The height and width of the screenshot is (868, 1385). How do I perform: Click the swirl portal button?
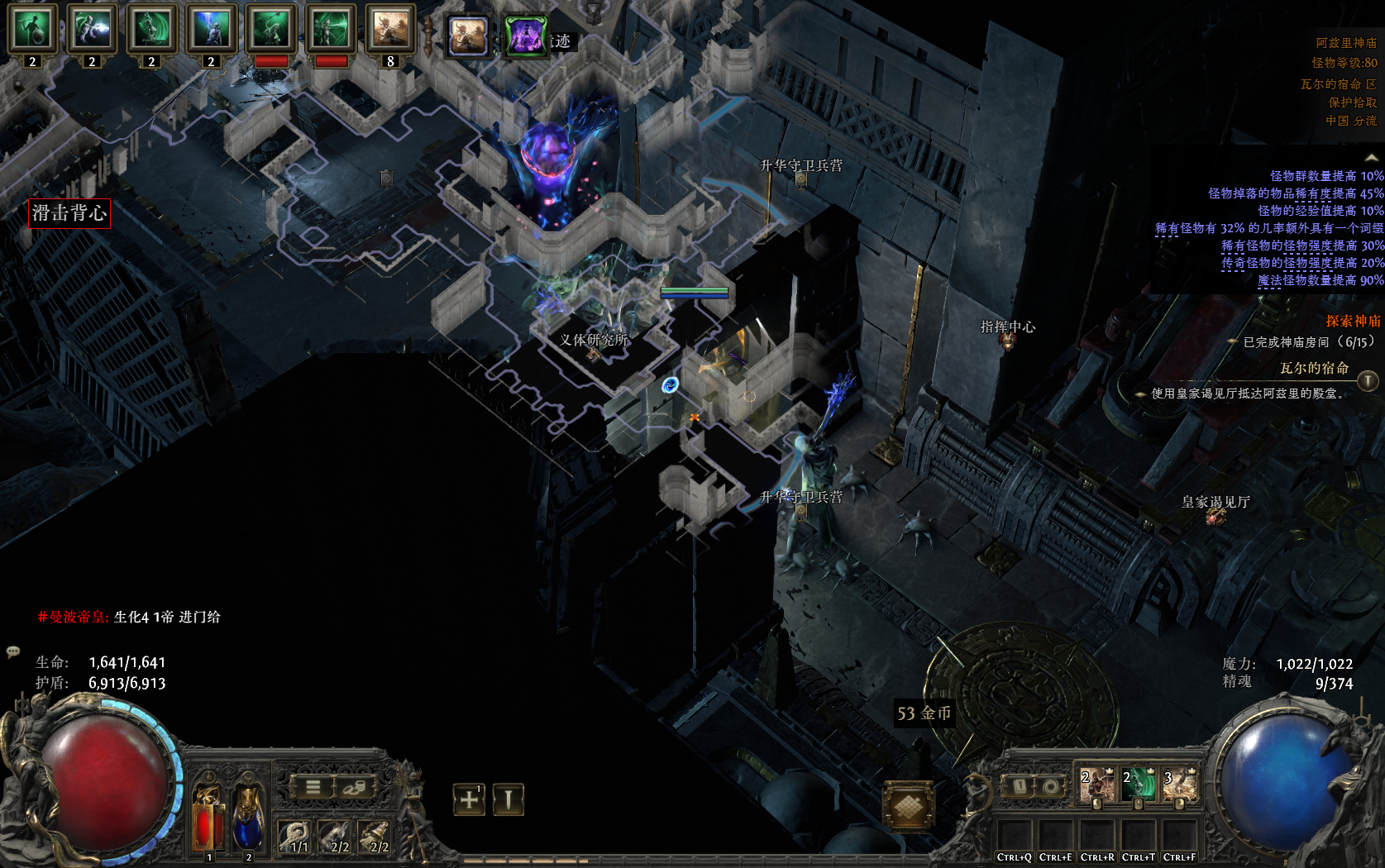(x=1049, y=786)
